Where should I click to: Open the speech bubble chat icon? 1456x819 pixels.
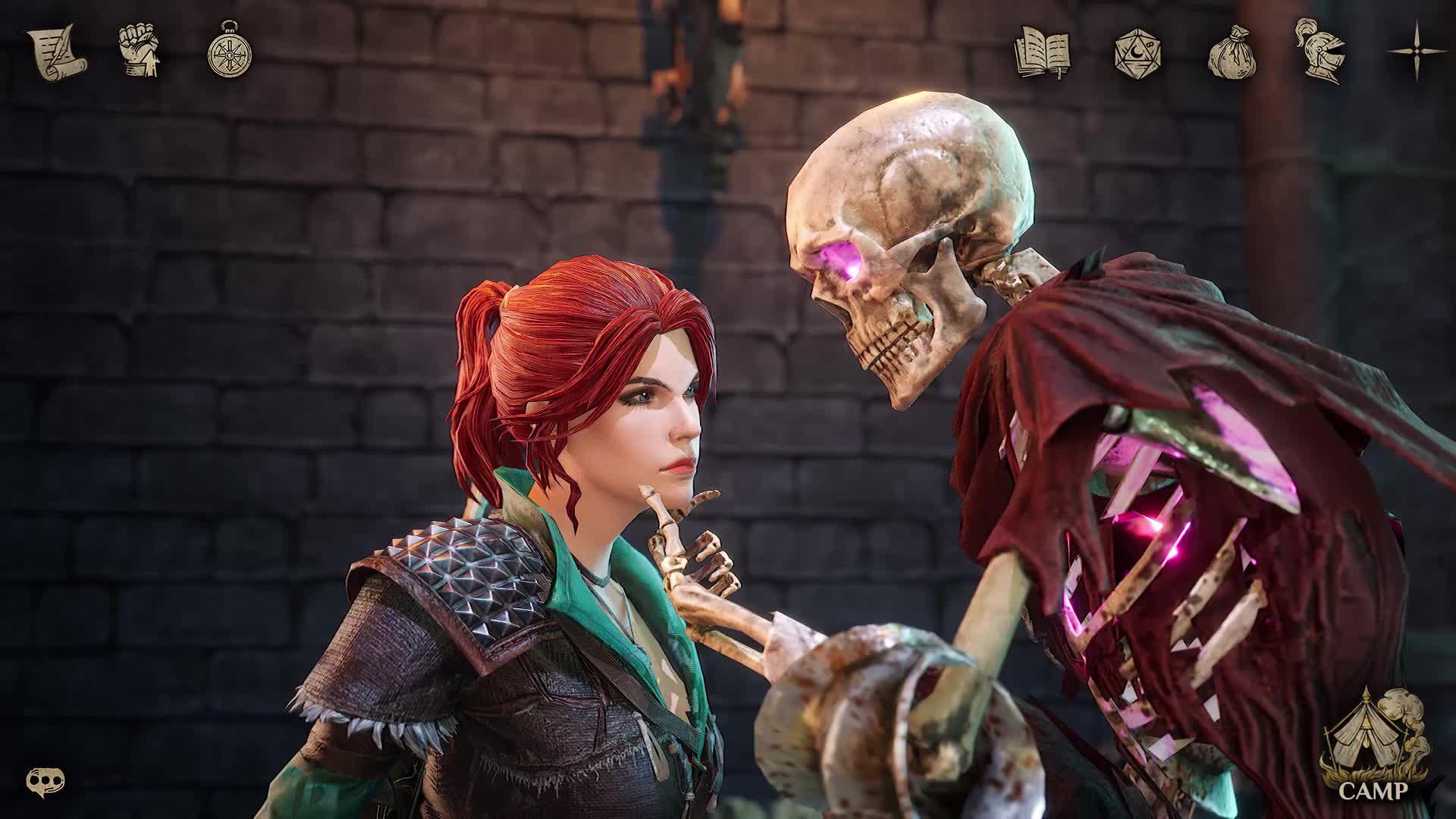45,779
